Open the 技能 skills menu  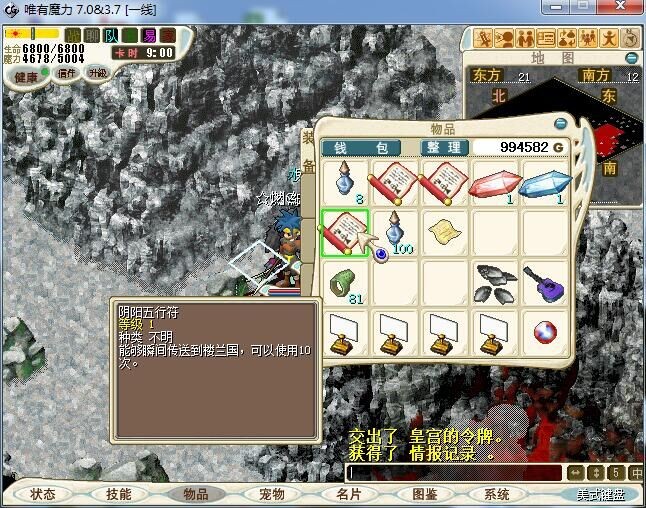tap(119, 494)
